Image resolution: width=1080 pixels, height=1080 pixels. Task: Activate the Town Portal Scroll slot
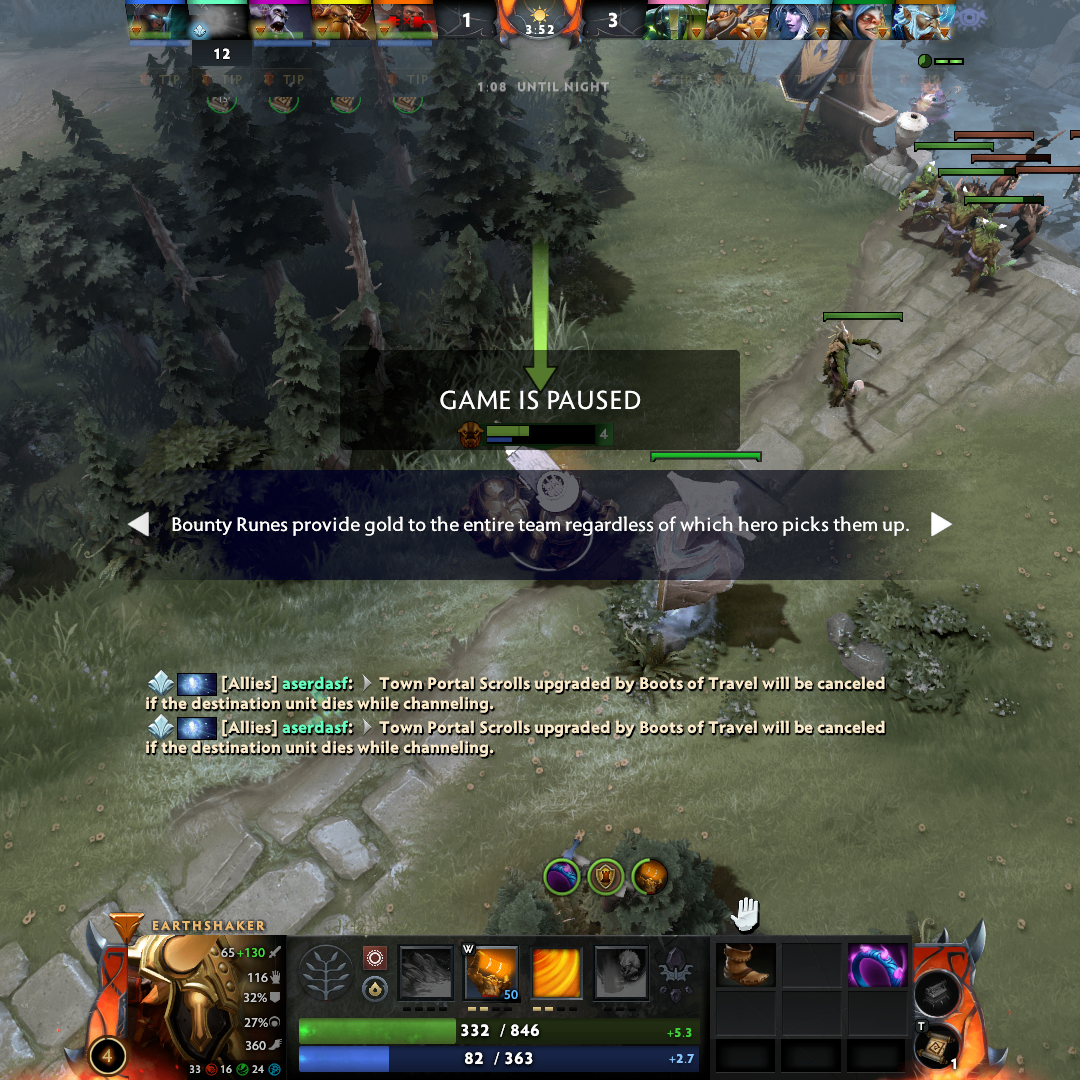coord(937,1046)
